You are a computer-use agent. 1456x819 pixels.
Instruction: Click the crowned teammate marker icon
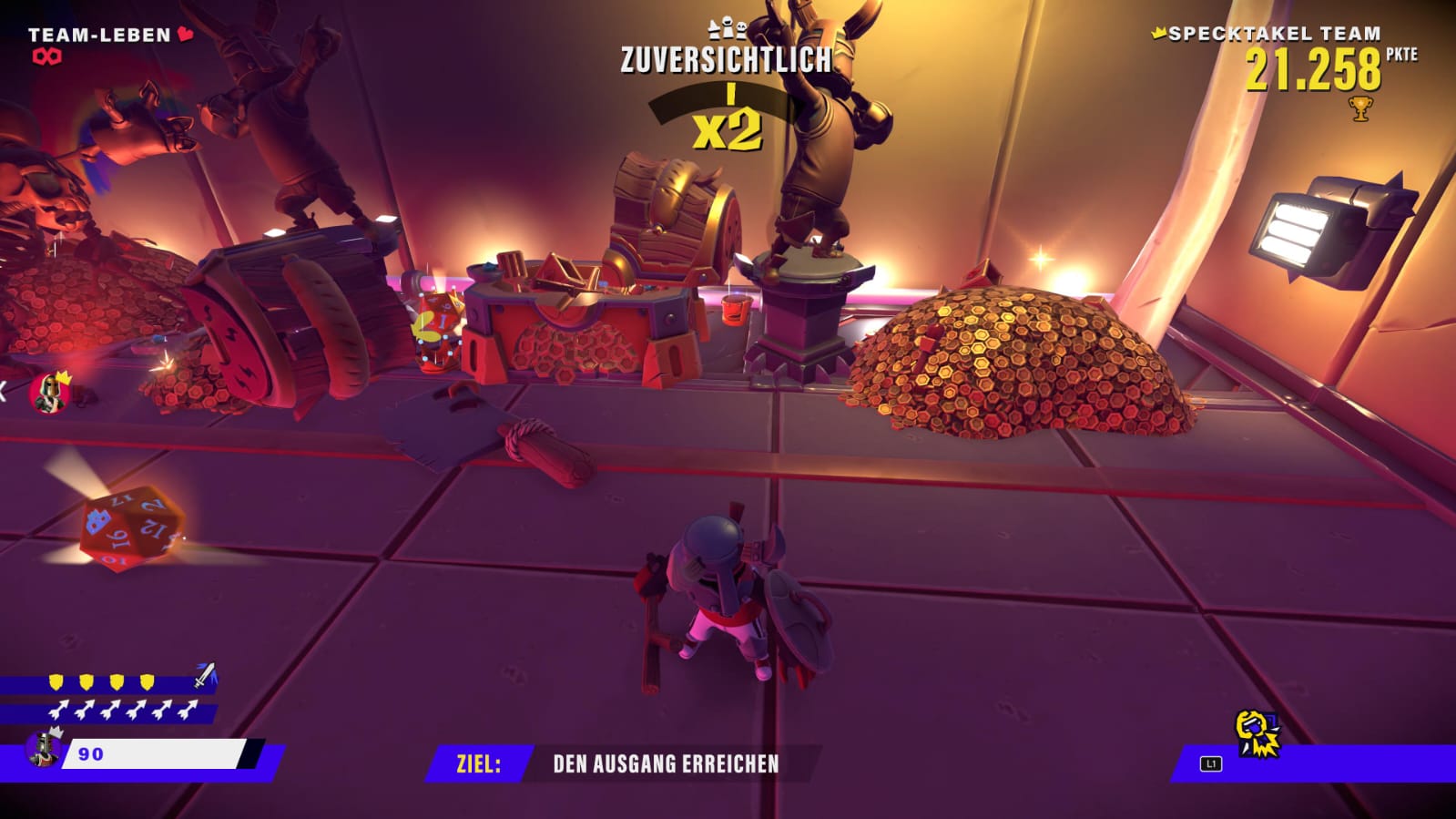point(49,392)
